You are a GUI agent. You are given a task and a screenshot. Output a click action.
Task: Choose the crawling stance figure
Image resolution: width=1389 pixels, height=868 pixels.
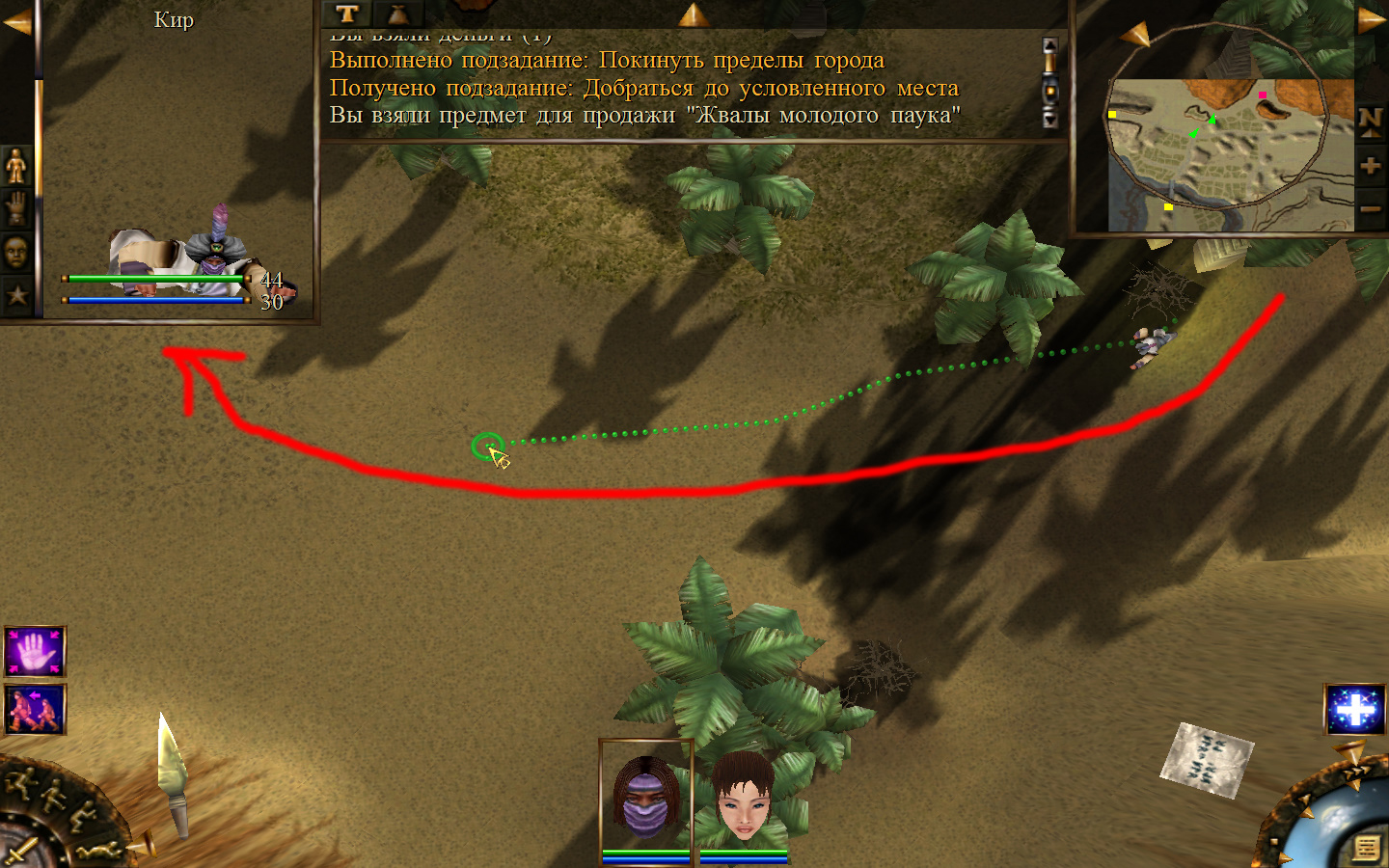point(99,851)
